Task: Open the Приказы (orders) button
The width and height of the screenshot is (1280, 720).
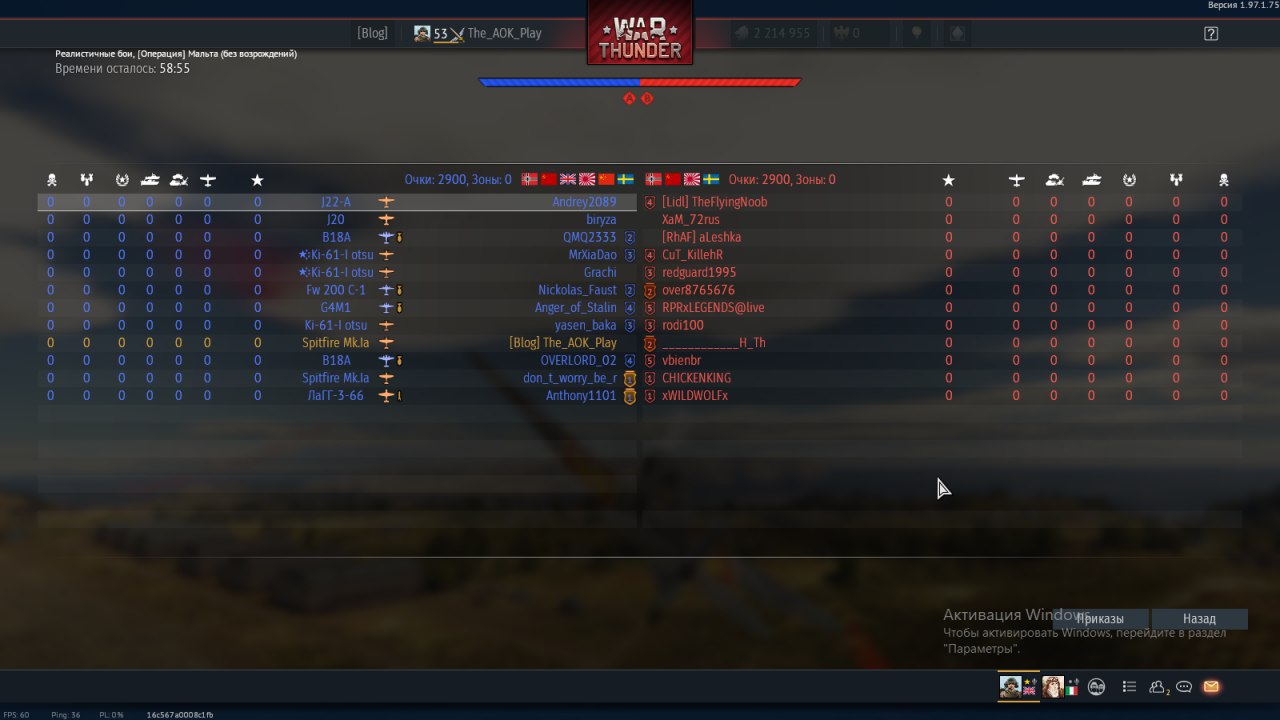Action: coord(1101,619)
